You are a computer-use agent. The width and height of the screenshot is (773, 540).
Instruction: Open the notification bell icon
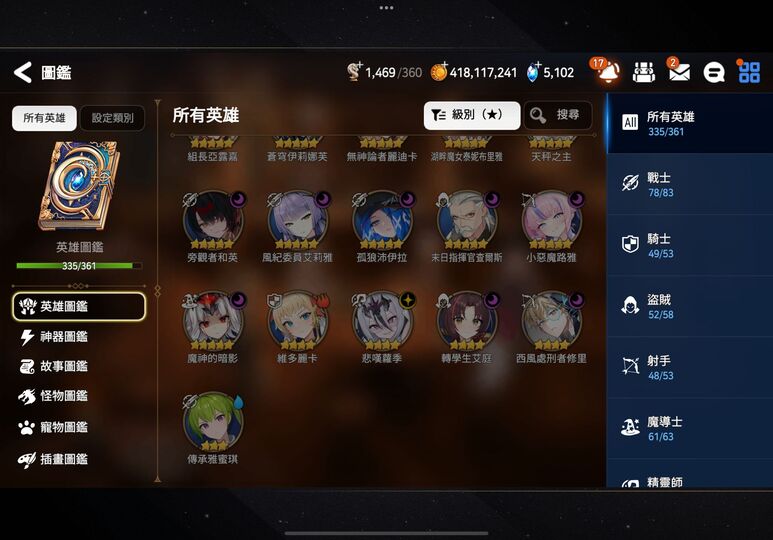(x=607, y=72)
